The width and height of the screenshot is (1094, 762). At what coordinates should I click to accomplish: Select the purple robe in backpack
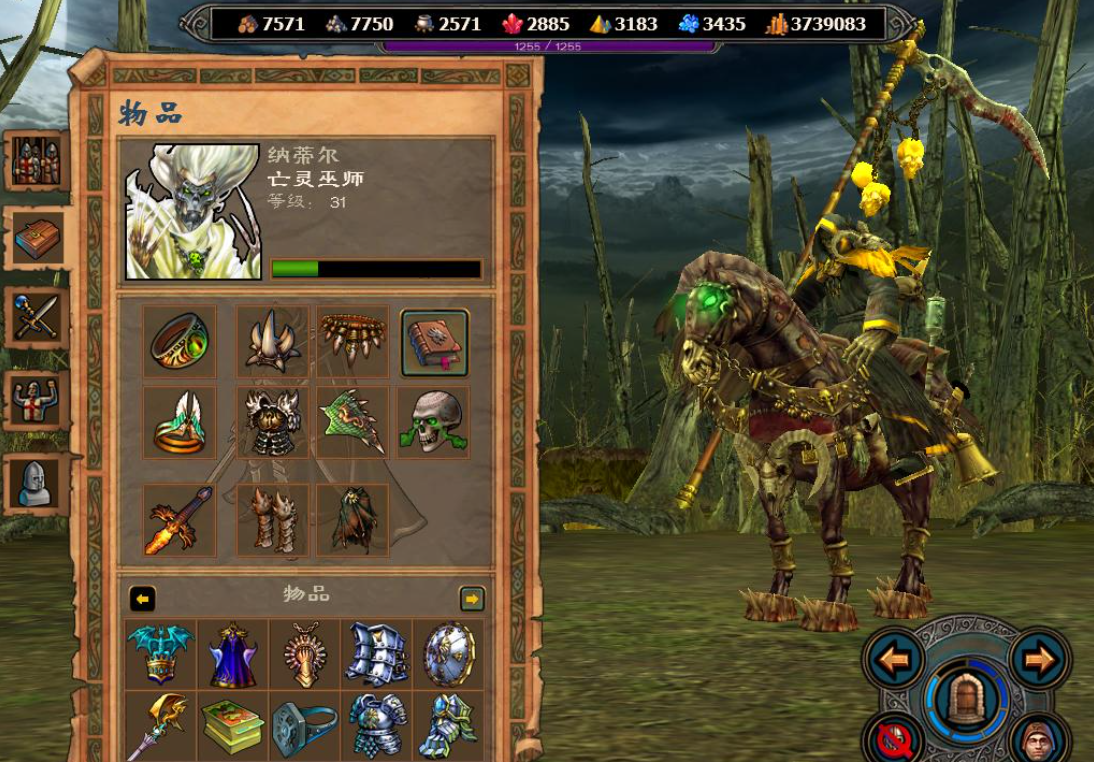point(233,655)
